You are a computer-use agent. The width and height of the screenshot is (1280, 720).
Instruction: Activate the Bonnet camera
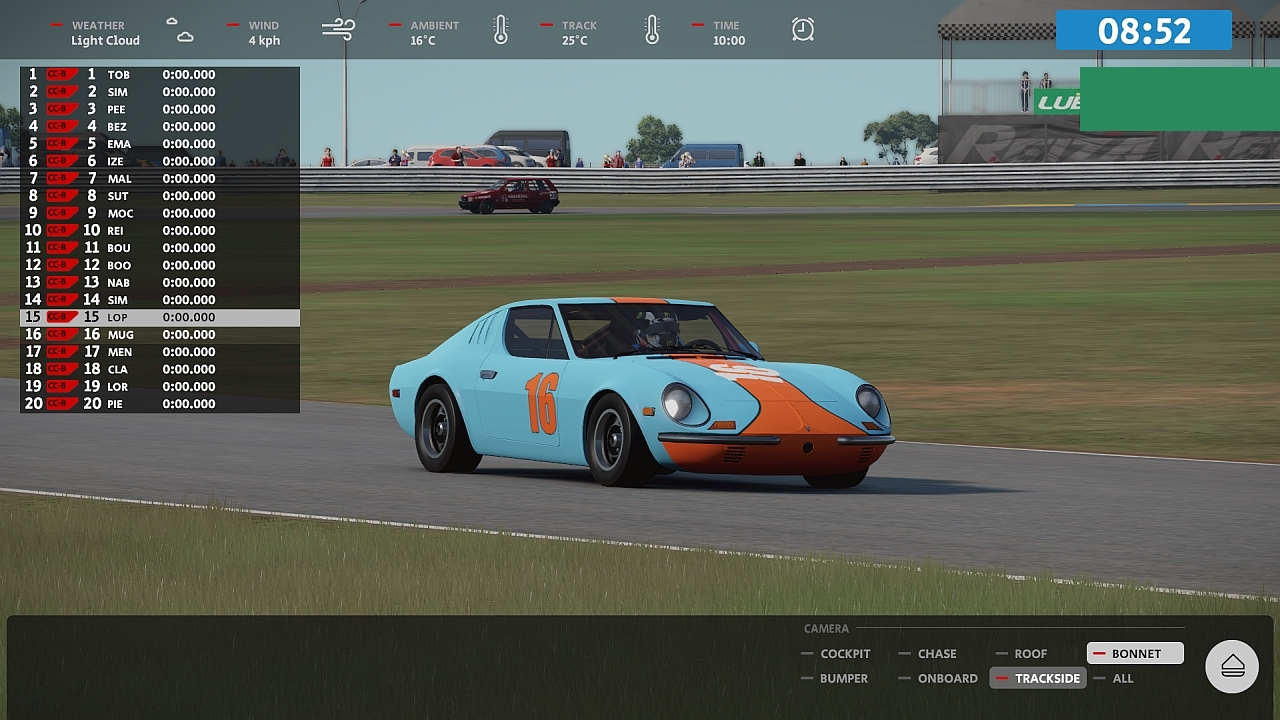(1135, 654)
